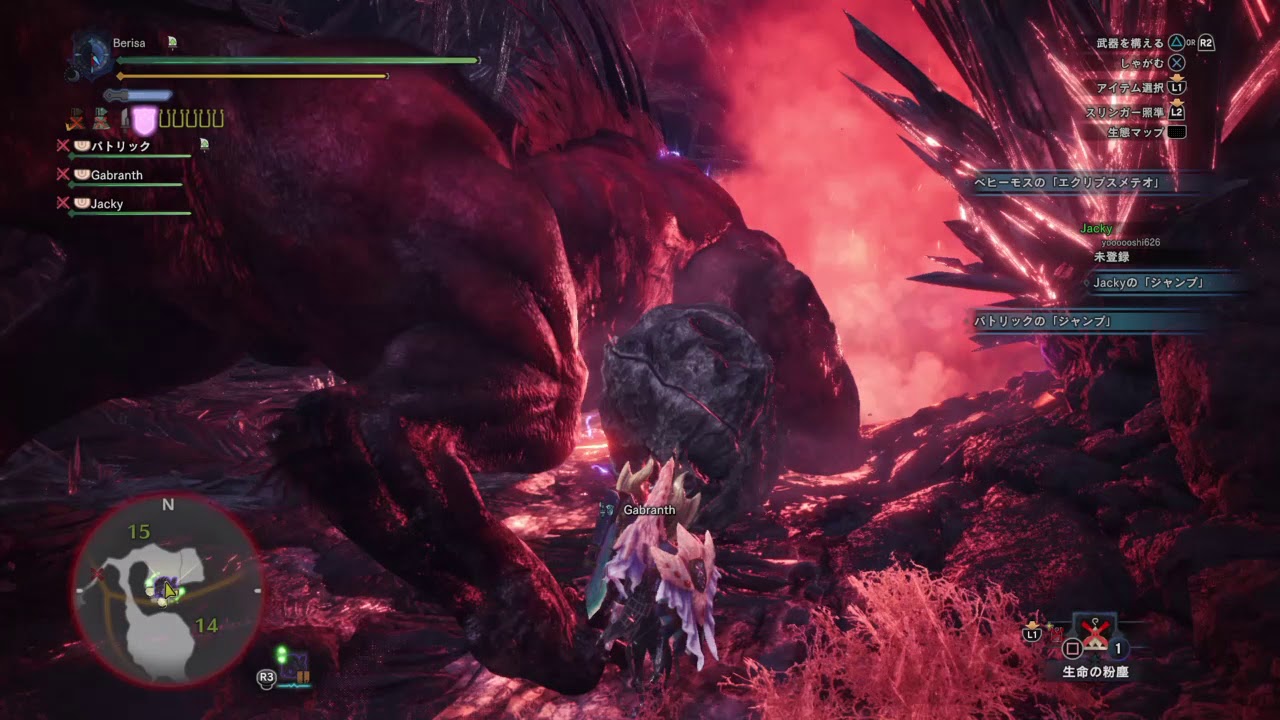The height and width of the screenshot is (720, 1280).
Task: Open the circular minimap
Action: coord(167,591)
